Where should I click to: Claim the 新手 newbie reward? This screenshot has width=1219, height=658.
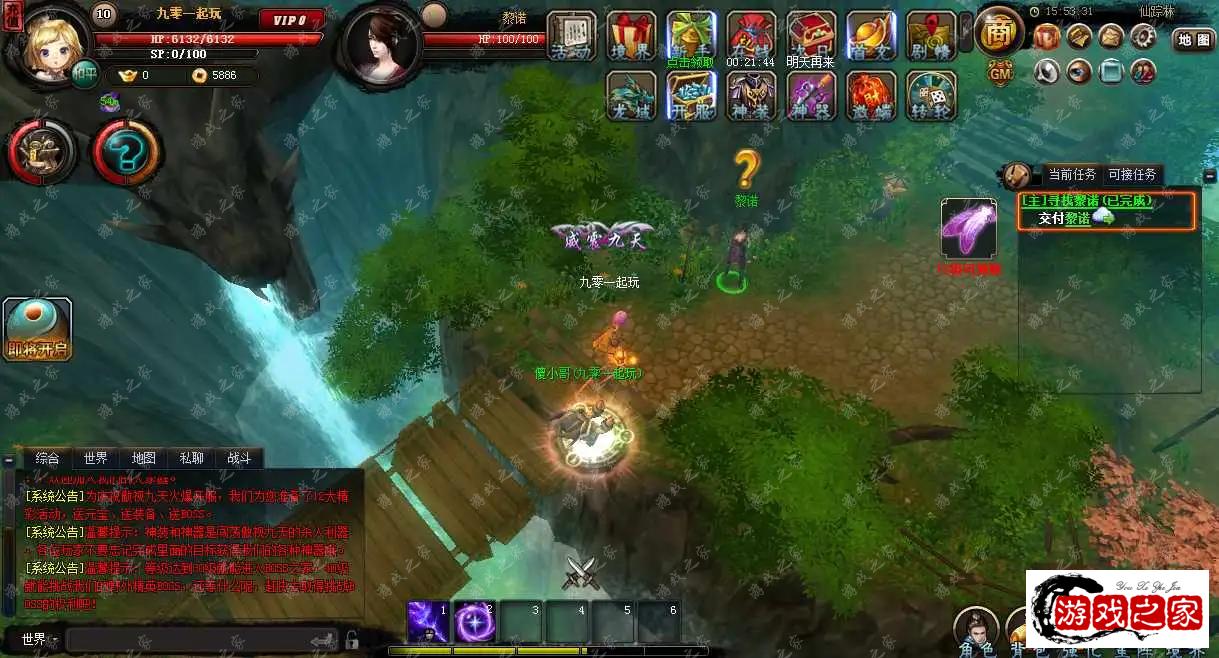[x=691, y=36]
